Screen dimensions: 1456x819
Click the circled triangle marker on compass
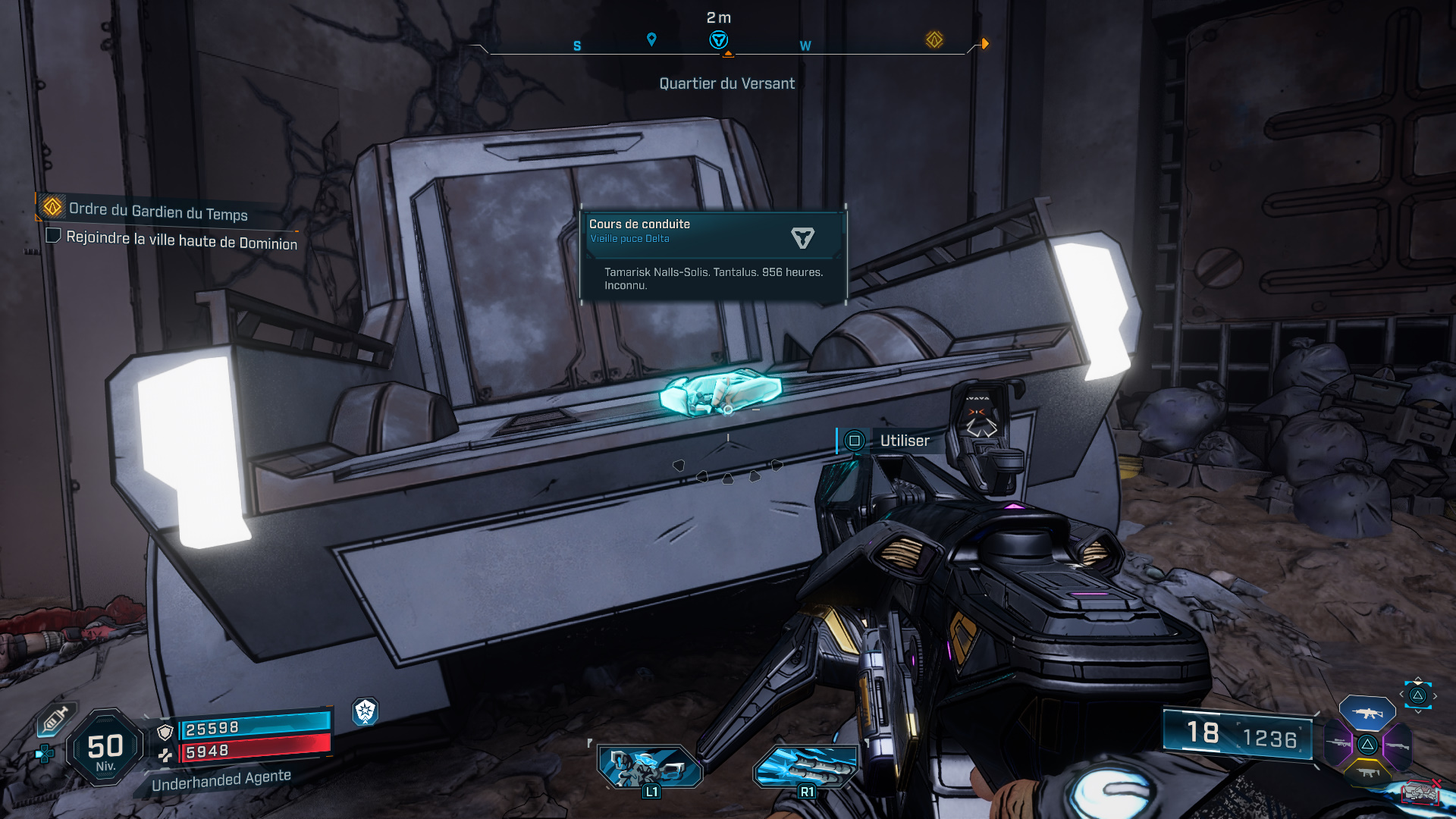718,40
